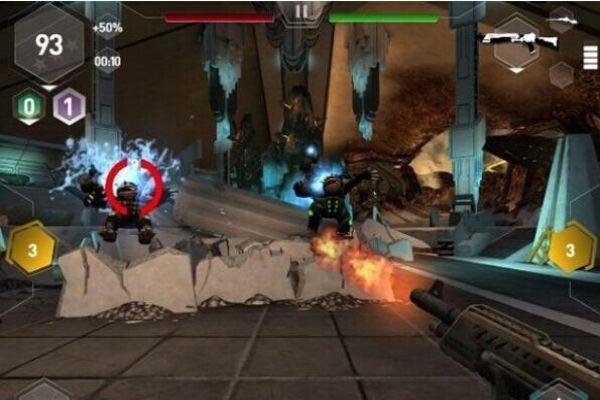The width and height of the screenshot is (600, 400).
Task: Tap the current shotgun weapon hexagon
Action: pyautogui.click(x=517, y=40)
